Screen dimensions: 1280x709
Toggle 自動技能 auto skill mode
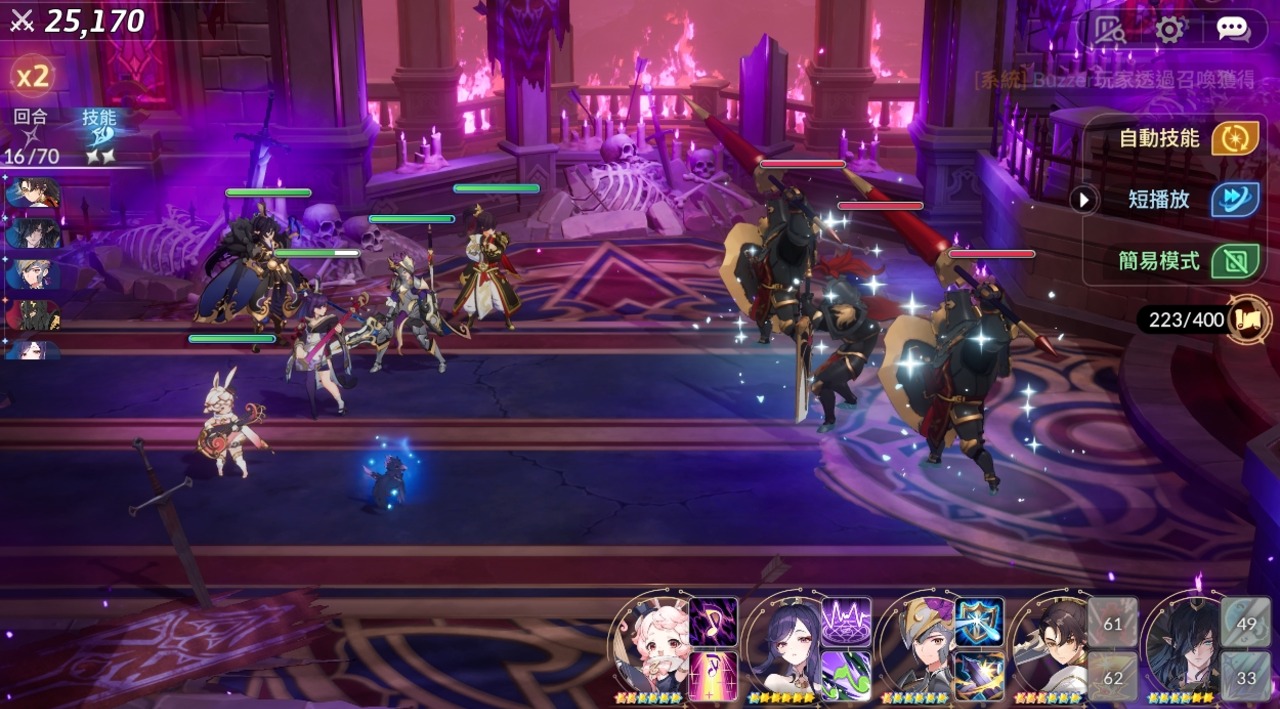point(1235,138)
